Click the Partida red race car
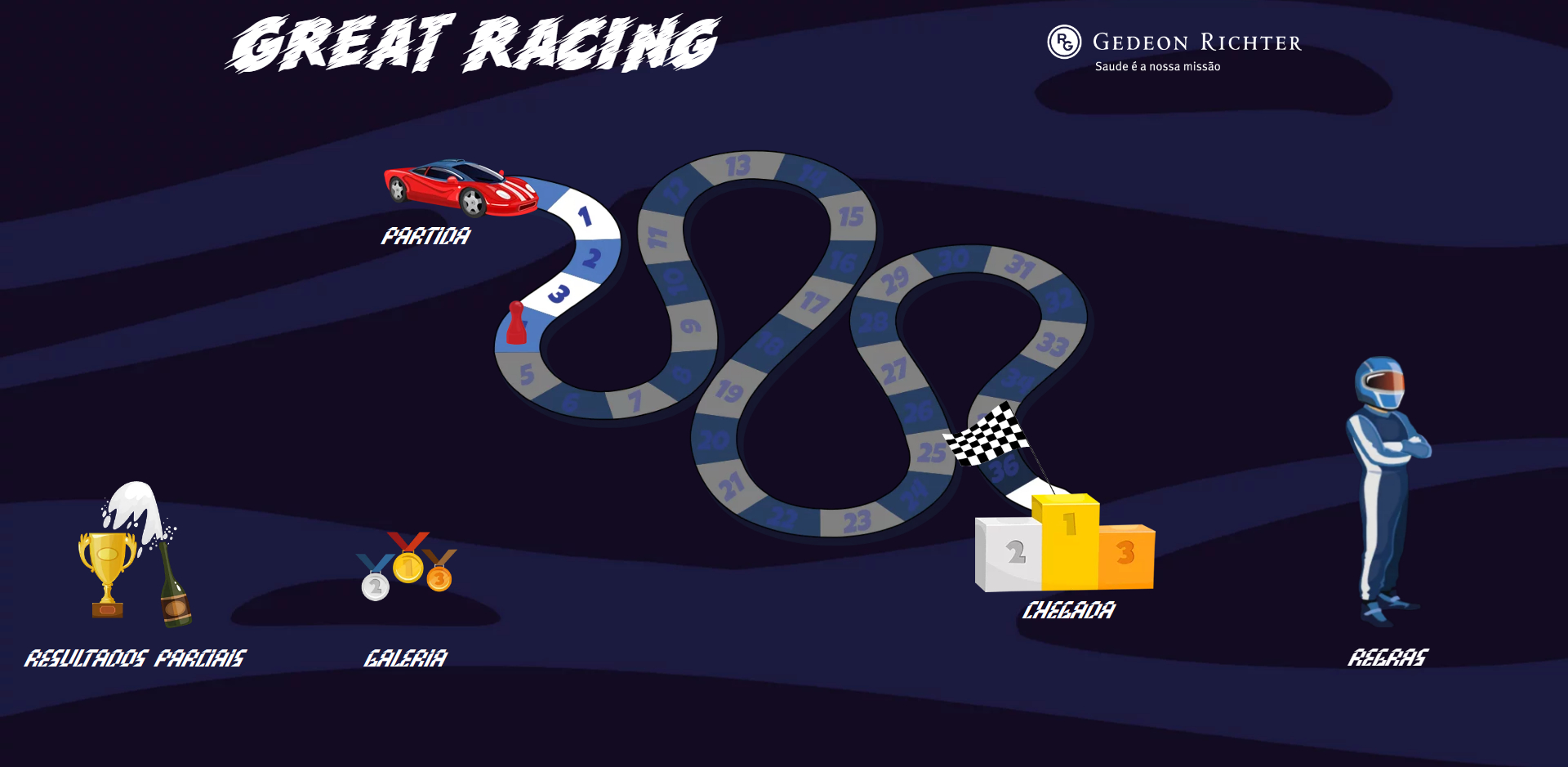This screenshot has height=767, width=1568. tap(461, 187)
